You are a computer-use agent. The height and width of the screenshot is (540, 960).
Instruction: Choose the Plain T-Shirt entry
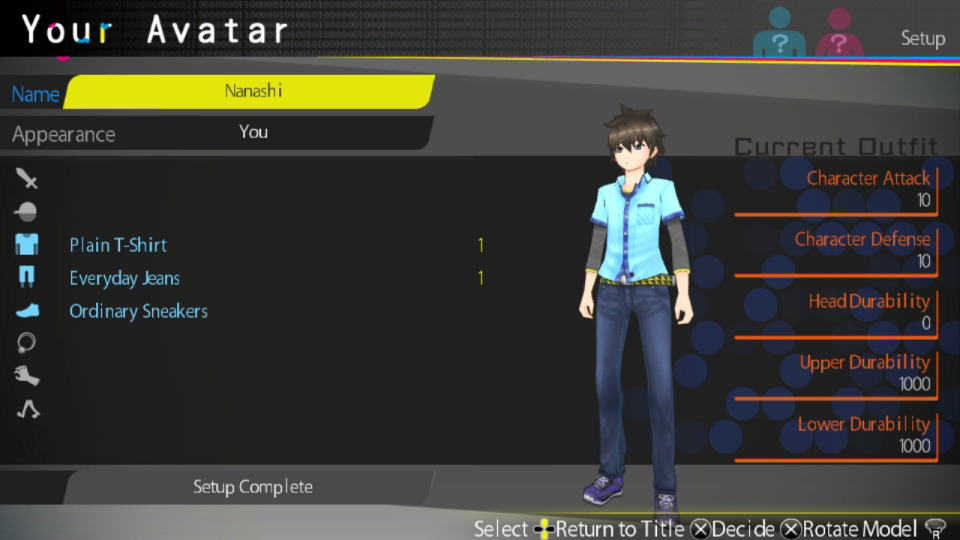click(118, 245)
